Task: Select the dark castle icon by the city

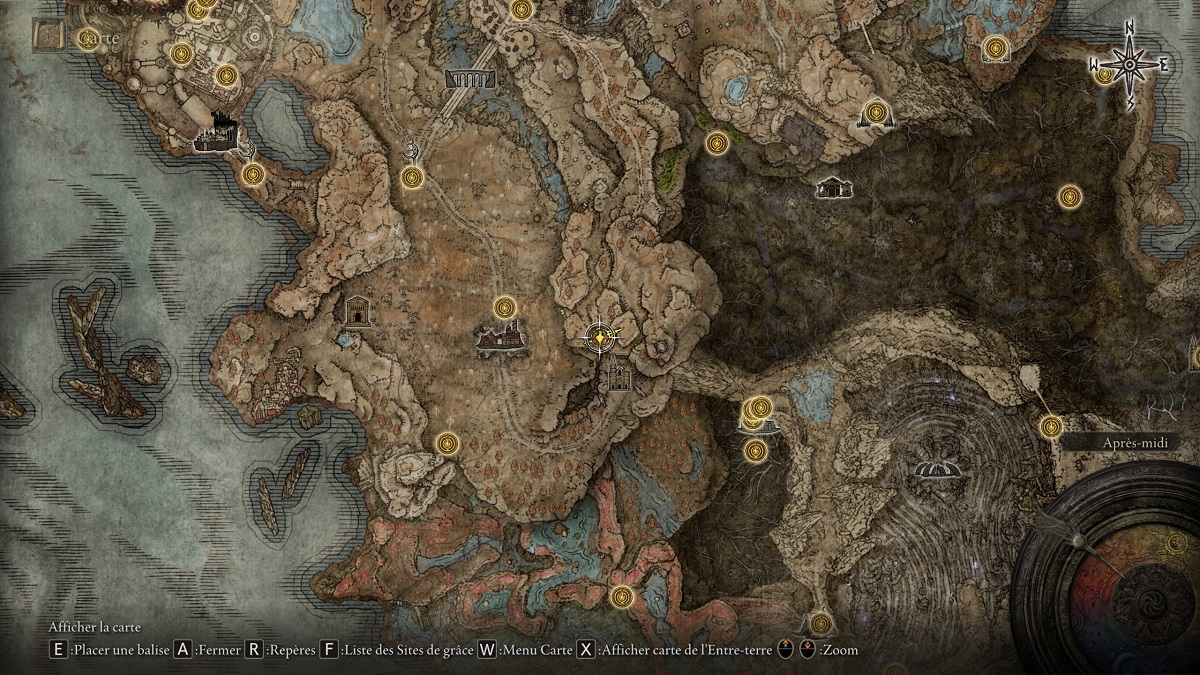Action: [x=216, y=135]
